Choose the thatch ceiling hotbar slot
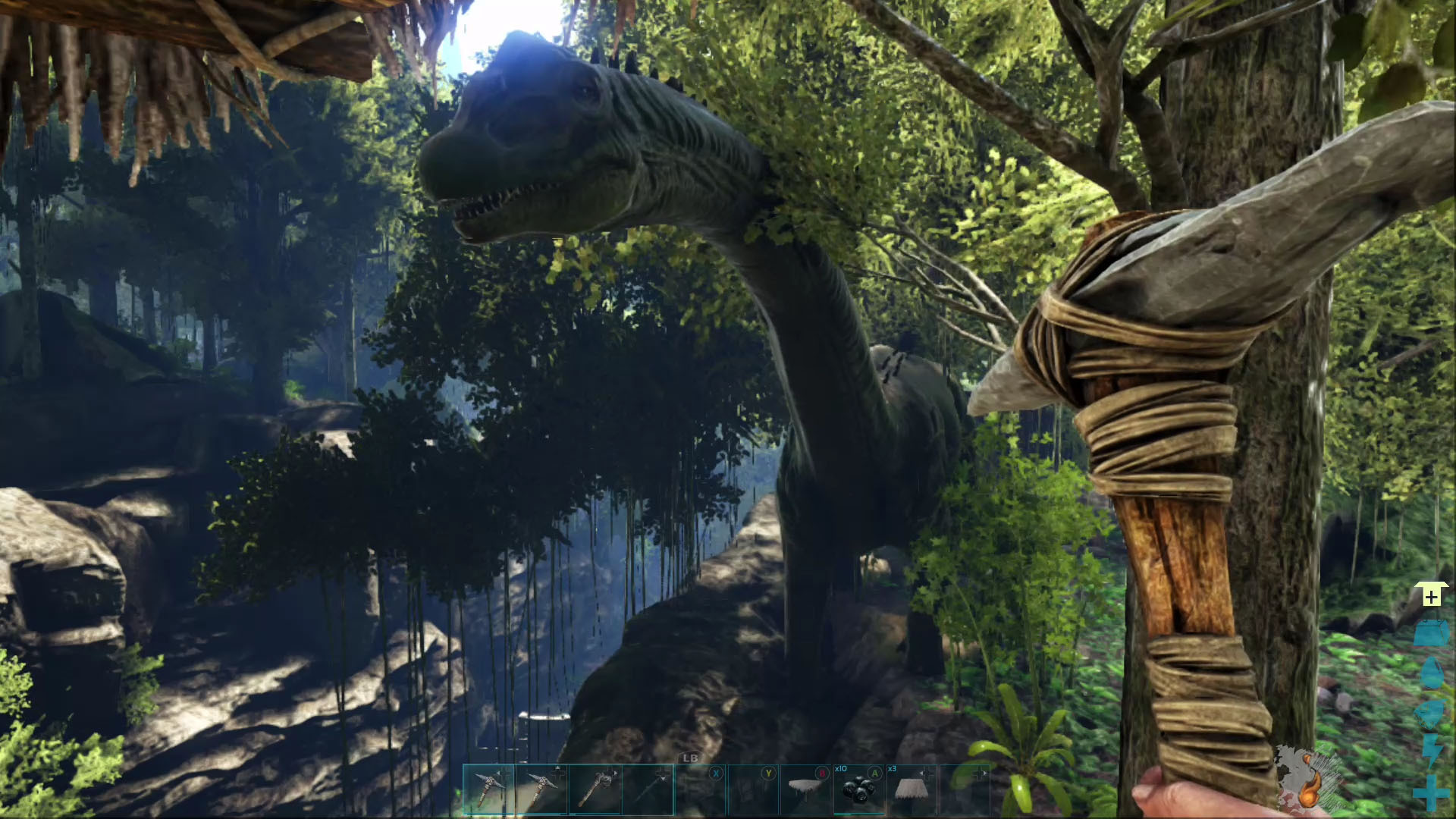Image resolution: width=1456 pixels, height=819 pixels. tap(806, 789)
